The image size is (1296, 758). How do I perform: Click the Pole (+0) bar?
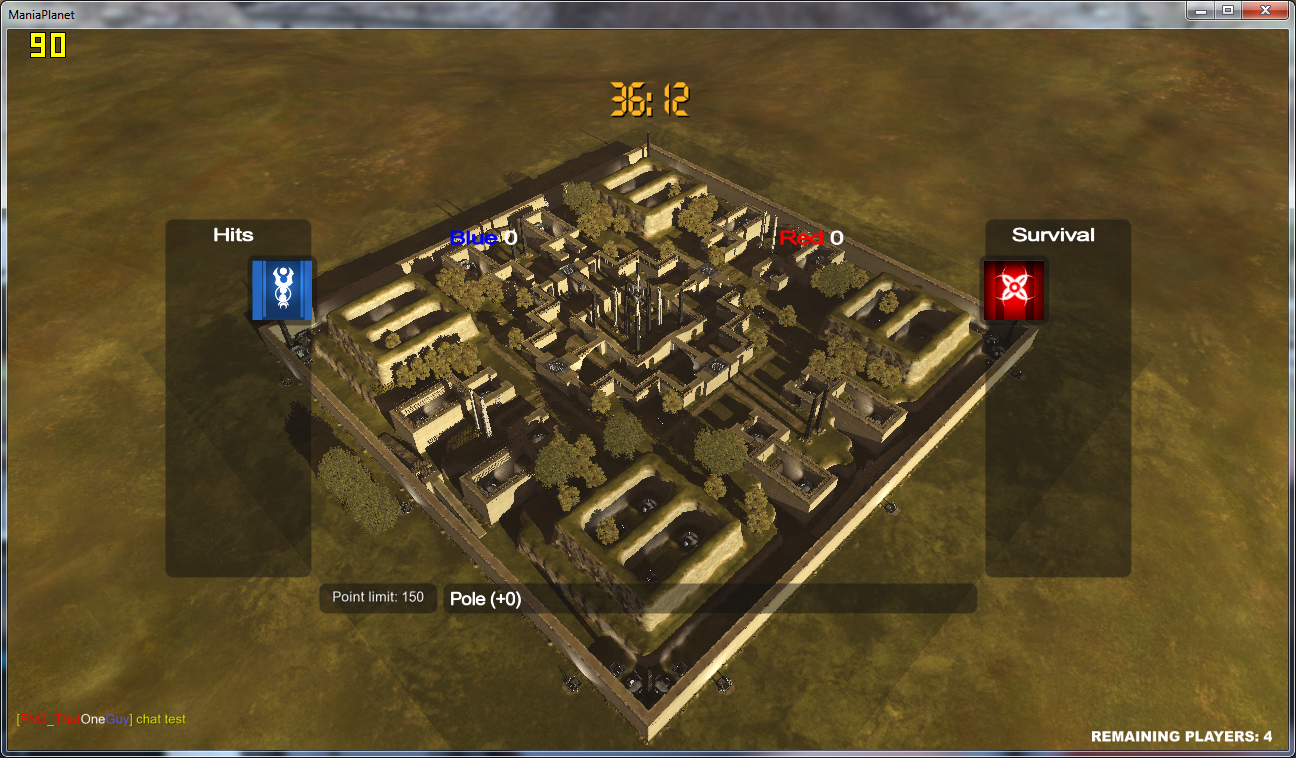(709, 599)
